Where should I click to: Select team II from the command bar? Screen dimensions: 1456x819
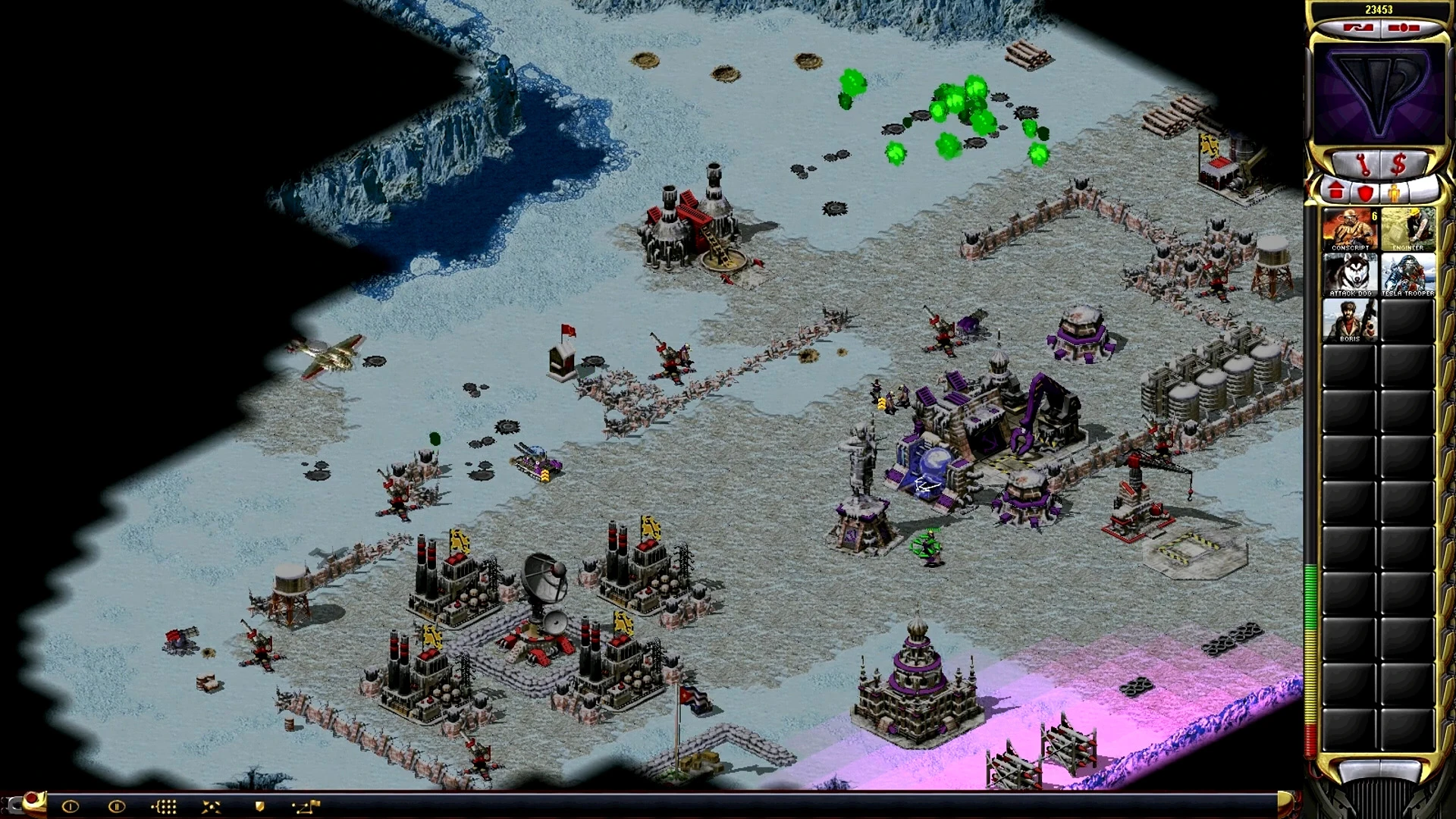point(116,806)
